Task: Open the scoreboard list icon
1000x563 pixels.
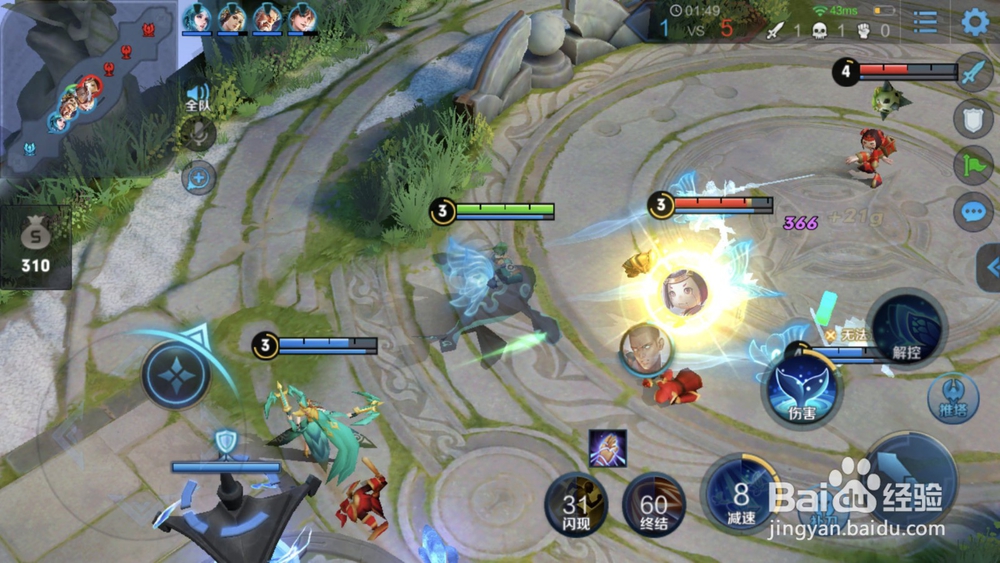Action: 926,21
